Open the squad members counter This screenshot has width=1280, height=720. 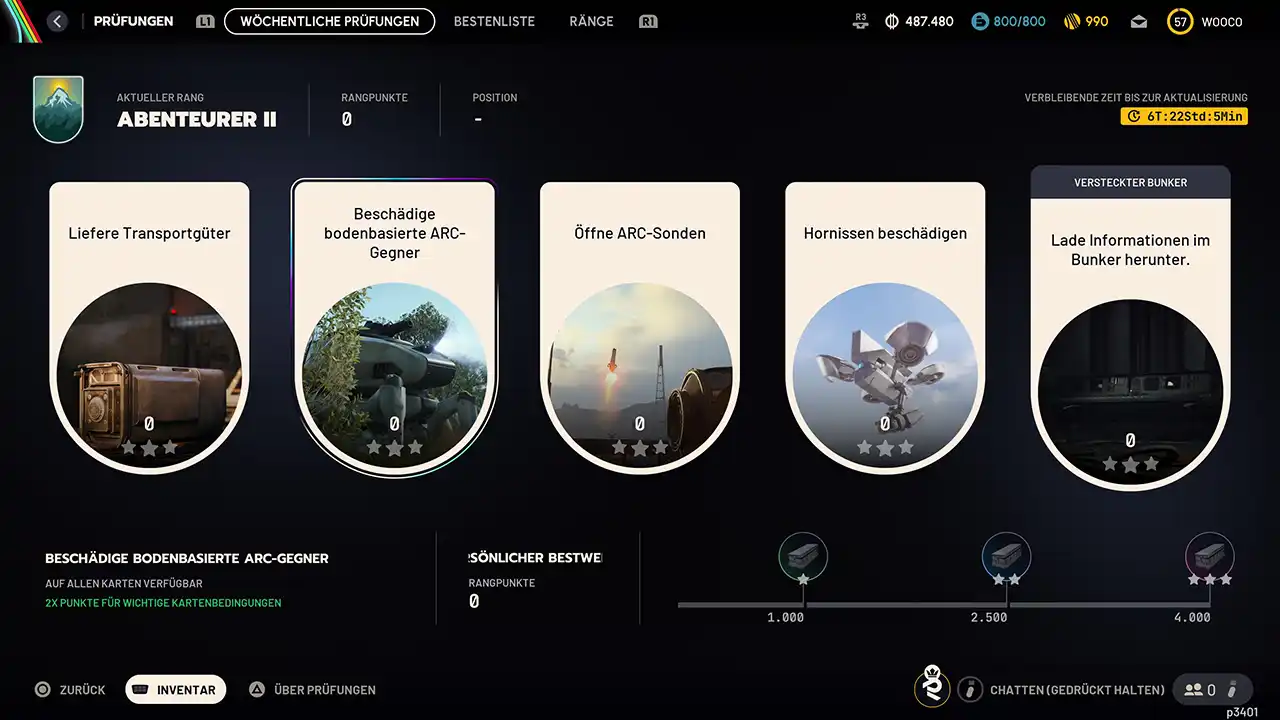1200,690
